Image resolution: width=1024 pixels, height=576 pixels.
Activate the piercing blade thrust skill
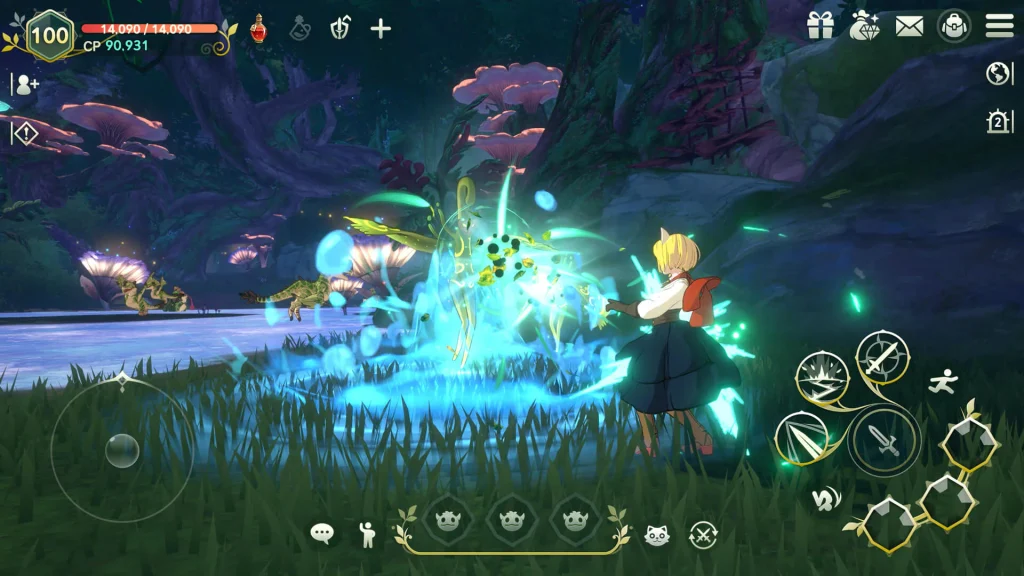click(801, 438)
